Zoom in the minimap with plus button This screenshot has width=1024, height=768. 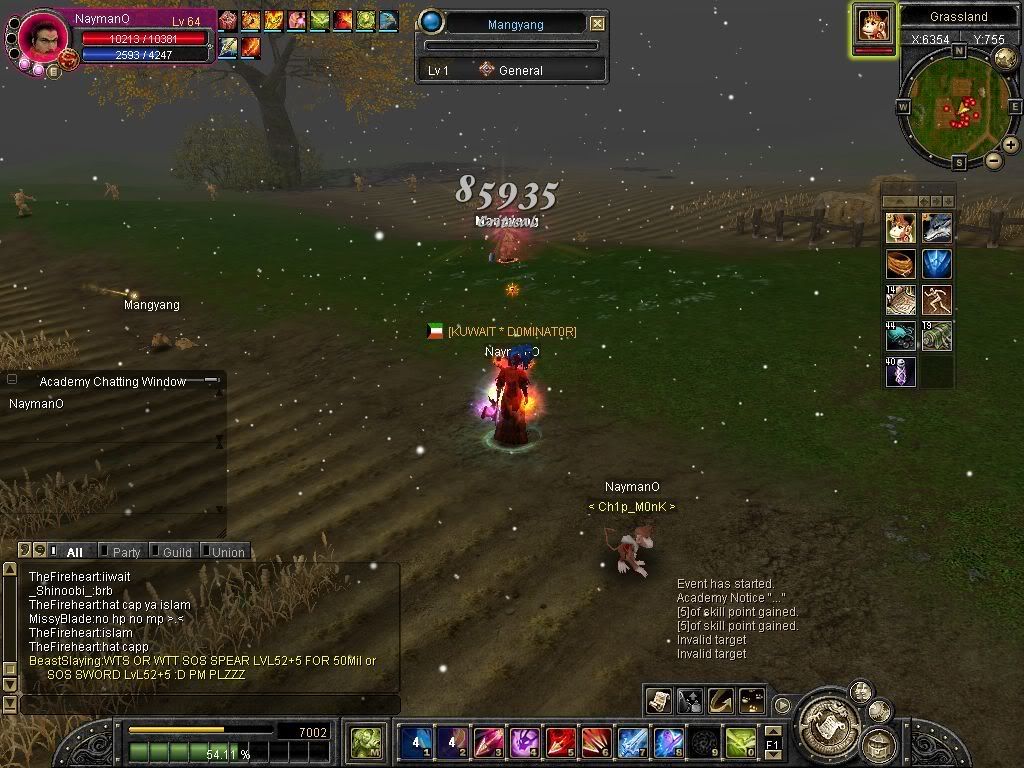point(1011,145)
